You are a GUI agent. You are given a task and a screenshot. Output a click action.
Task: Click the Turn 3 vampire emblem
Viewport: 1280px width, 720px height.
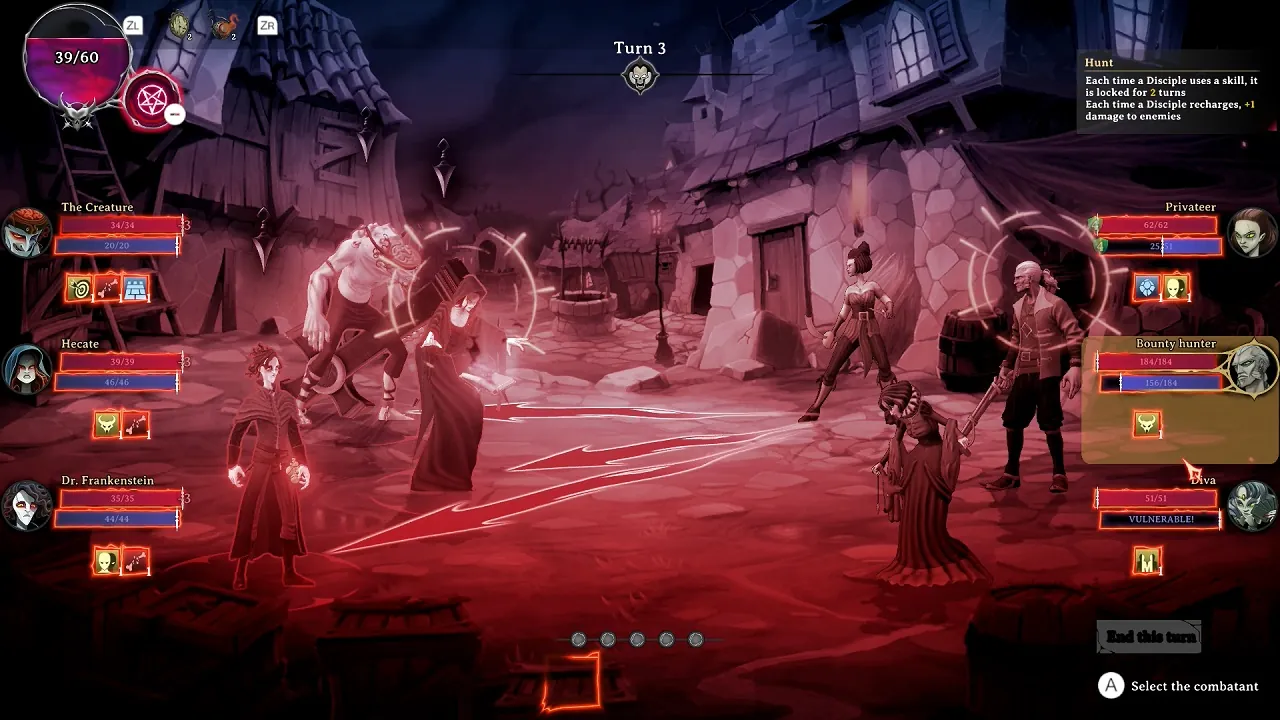click(x=640, y=76)
